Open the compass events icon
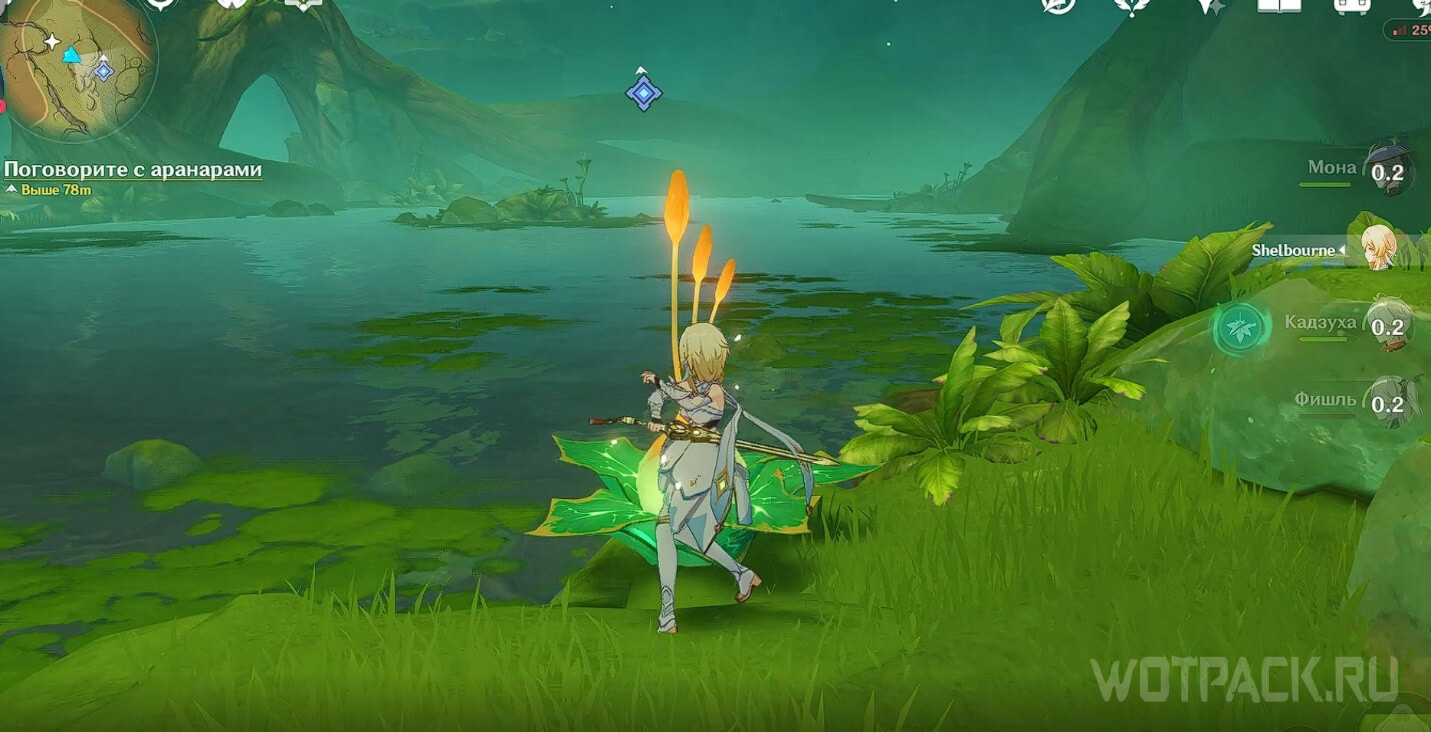The width and height of the screenshot is (1431, 732). tap(1058, 5)
